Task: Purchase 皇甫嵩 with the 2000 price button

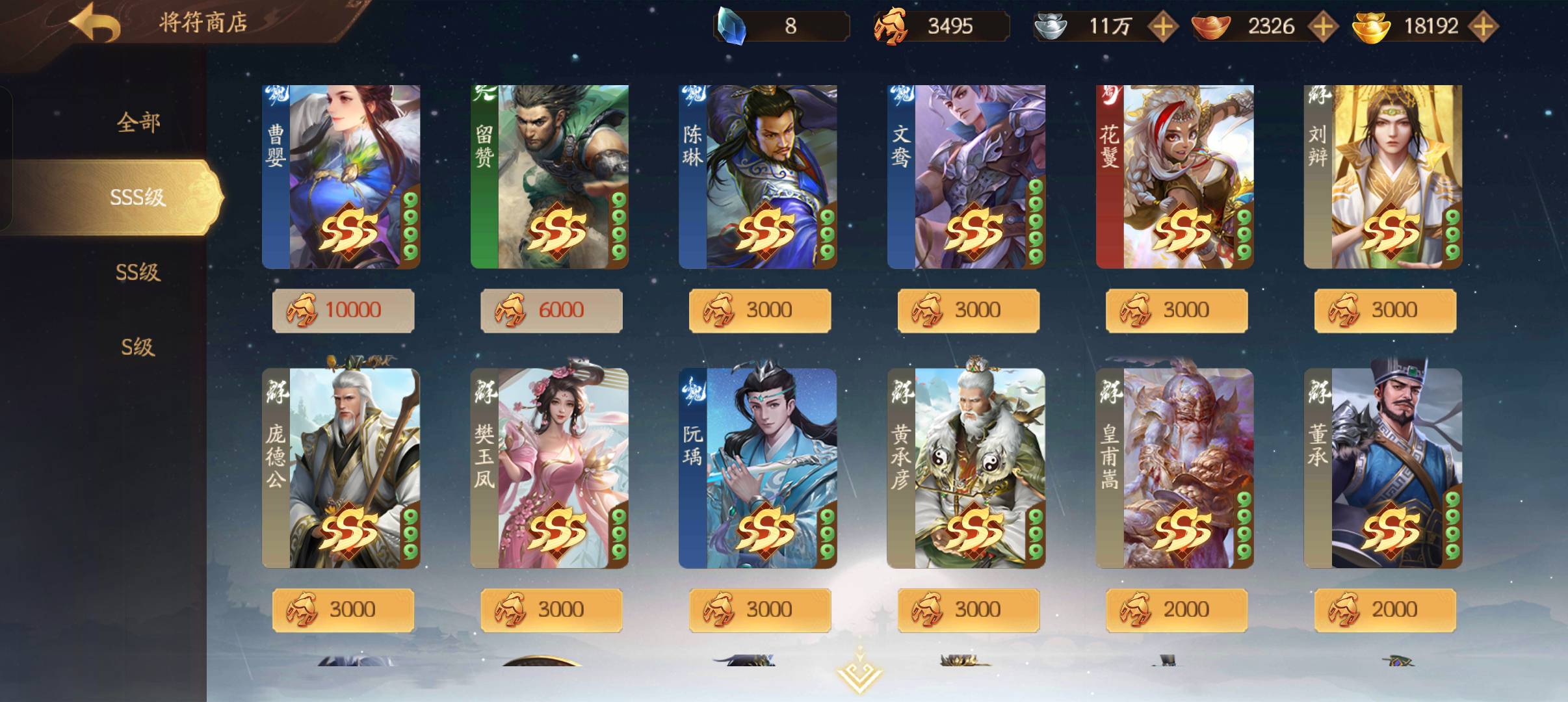Action: pyautogui.click(x=1176, y=610)
